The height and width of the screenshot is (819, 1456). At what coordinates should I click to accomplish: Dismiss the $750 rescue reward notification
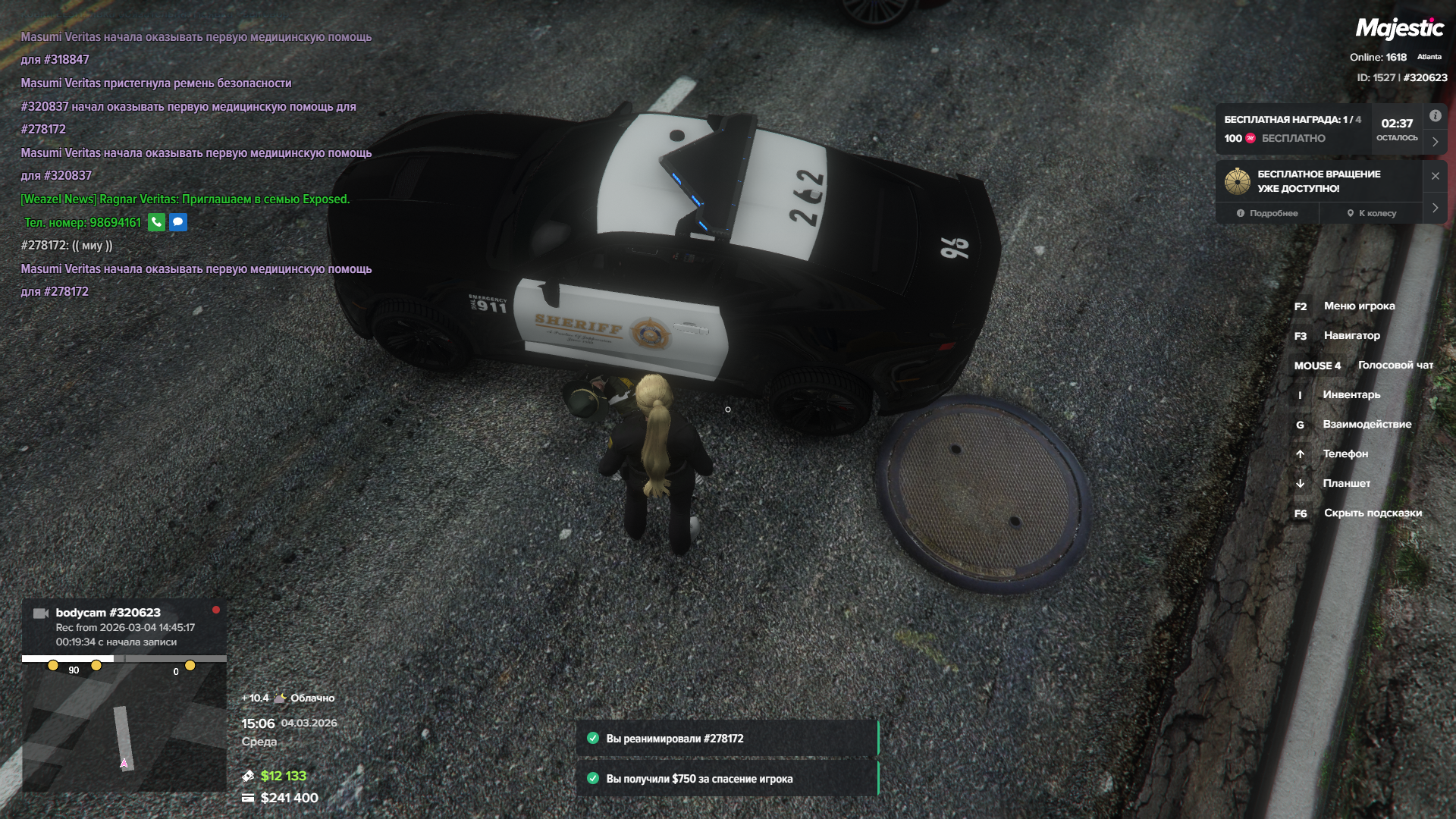point(726,779)
